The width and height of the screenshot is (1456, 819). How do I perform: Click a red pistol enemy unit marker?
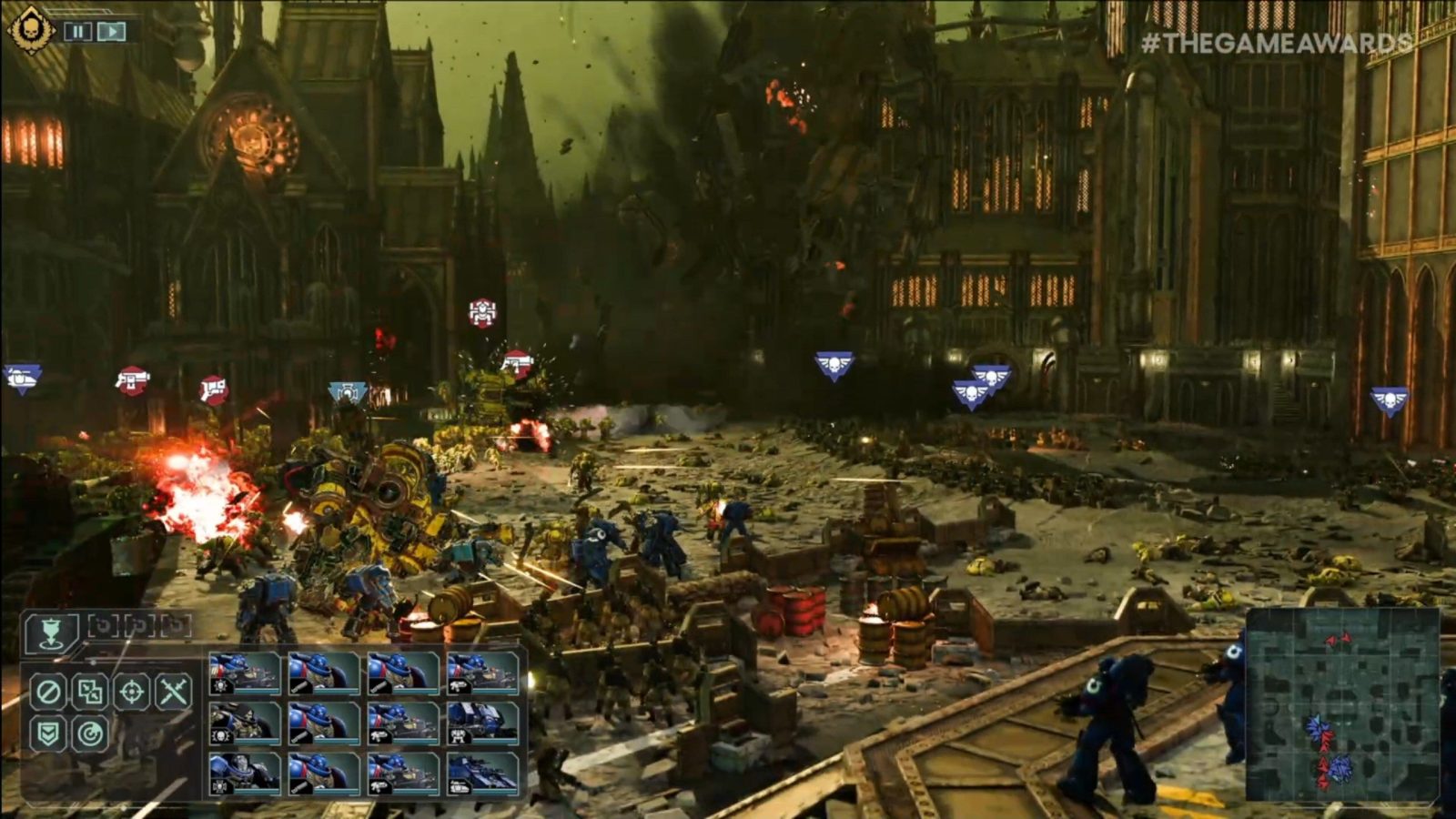(x=130, y=382)
